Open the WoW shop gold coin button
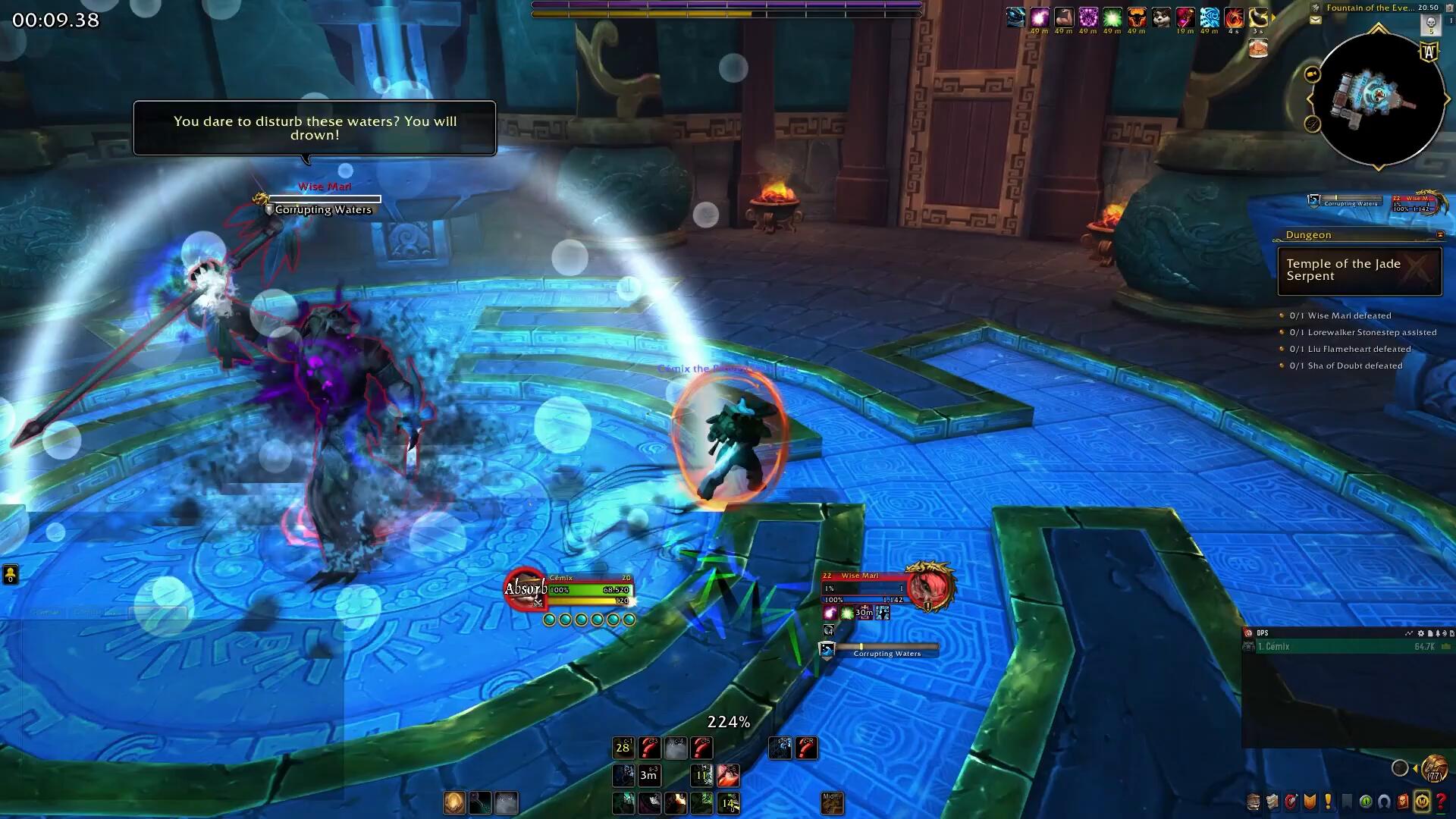 pyautogui.click(x=1422, y=802)
